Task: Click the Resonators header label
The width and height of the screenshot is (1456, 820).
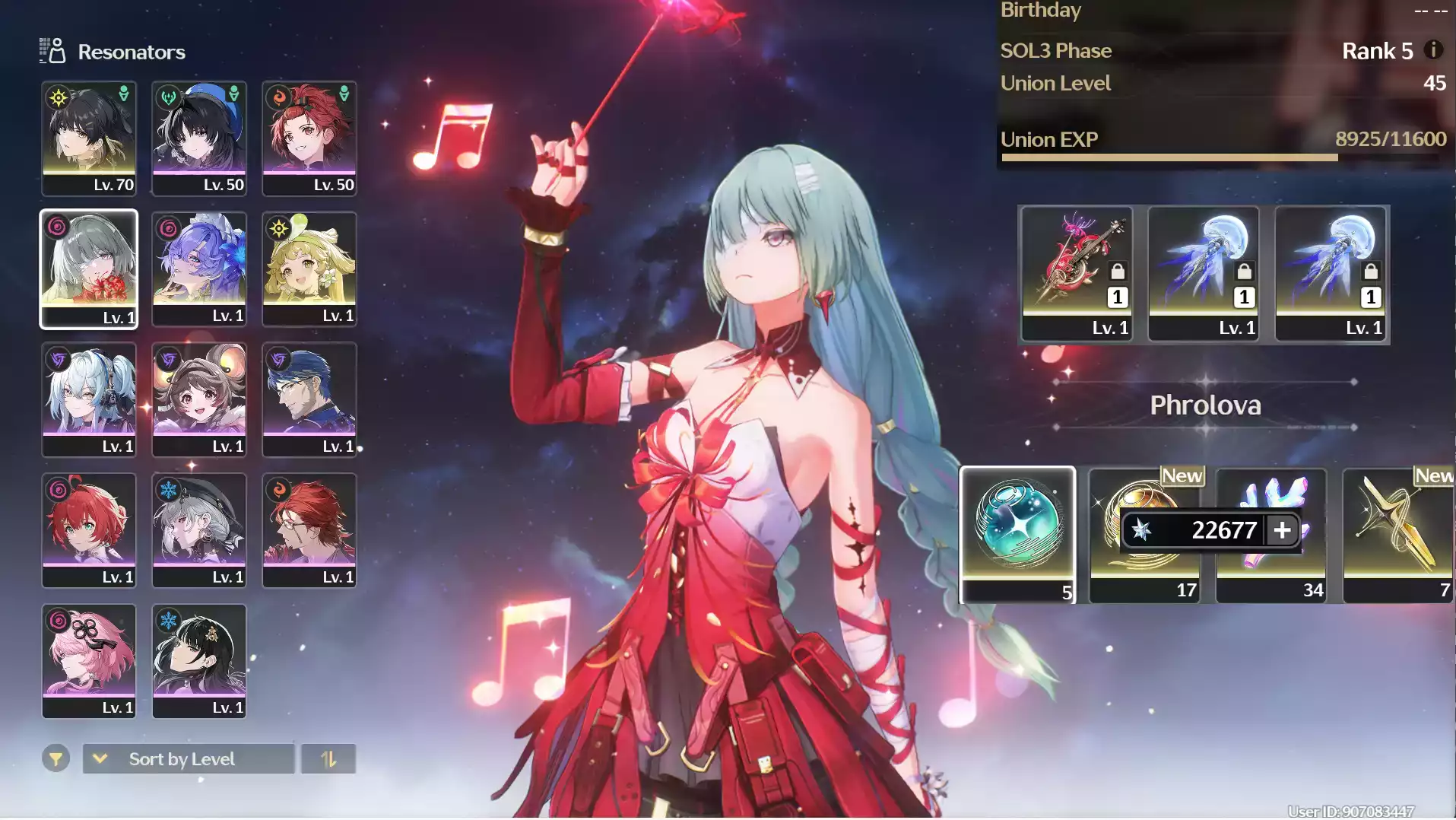Action: coord(132,52)
